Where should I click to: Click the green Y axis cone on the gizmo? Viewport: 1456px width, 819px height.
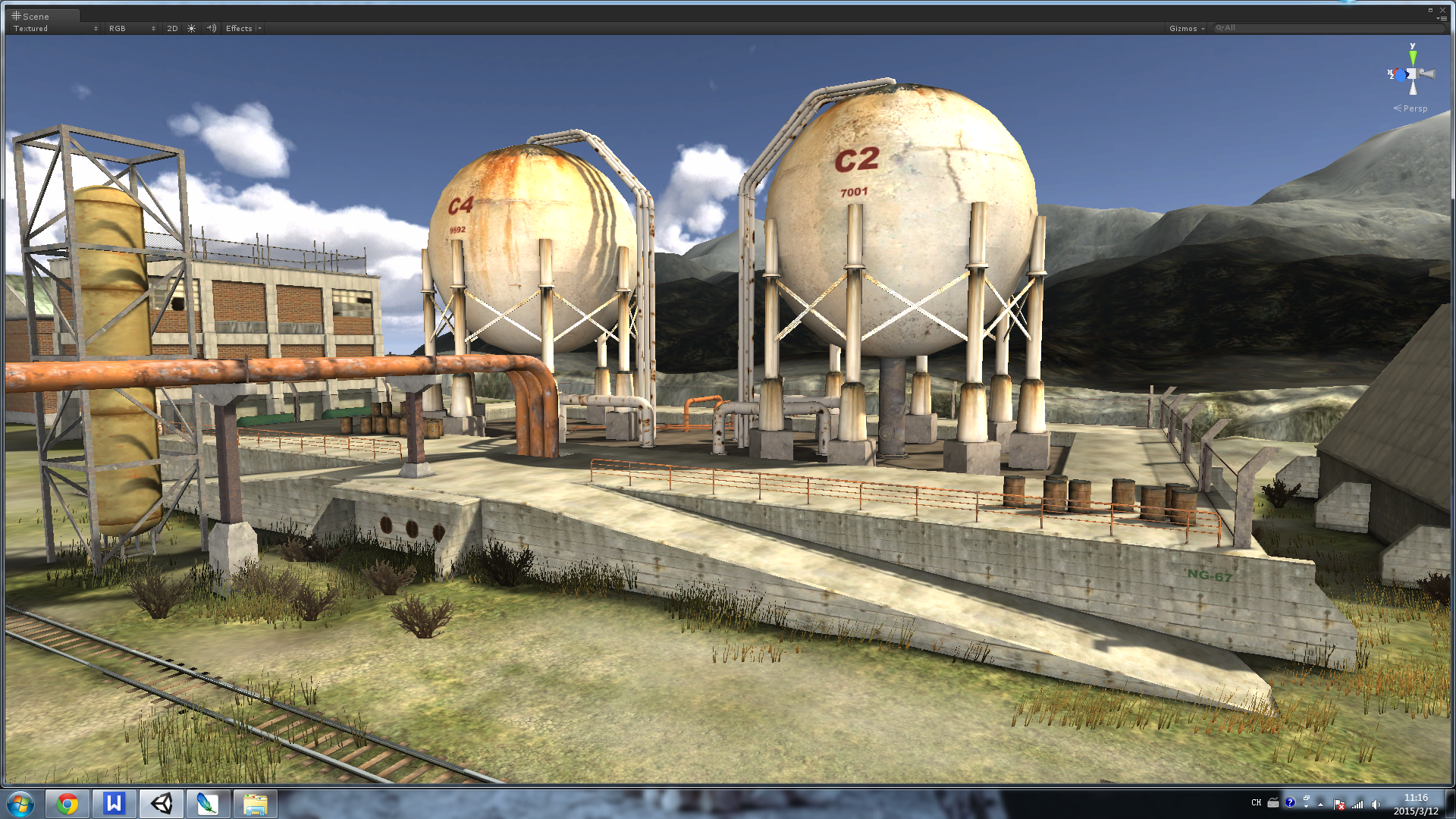pyautogui.click(x=1413, y=57)
